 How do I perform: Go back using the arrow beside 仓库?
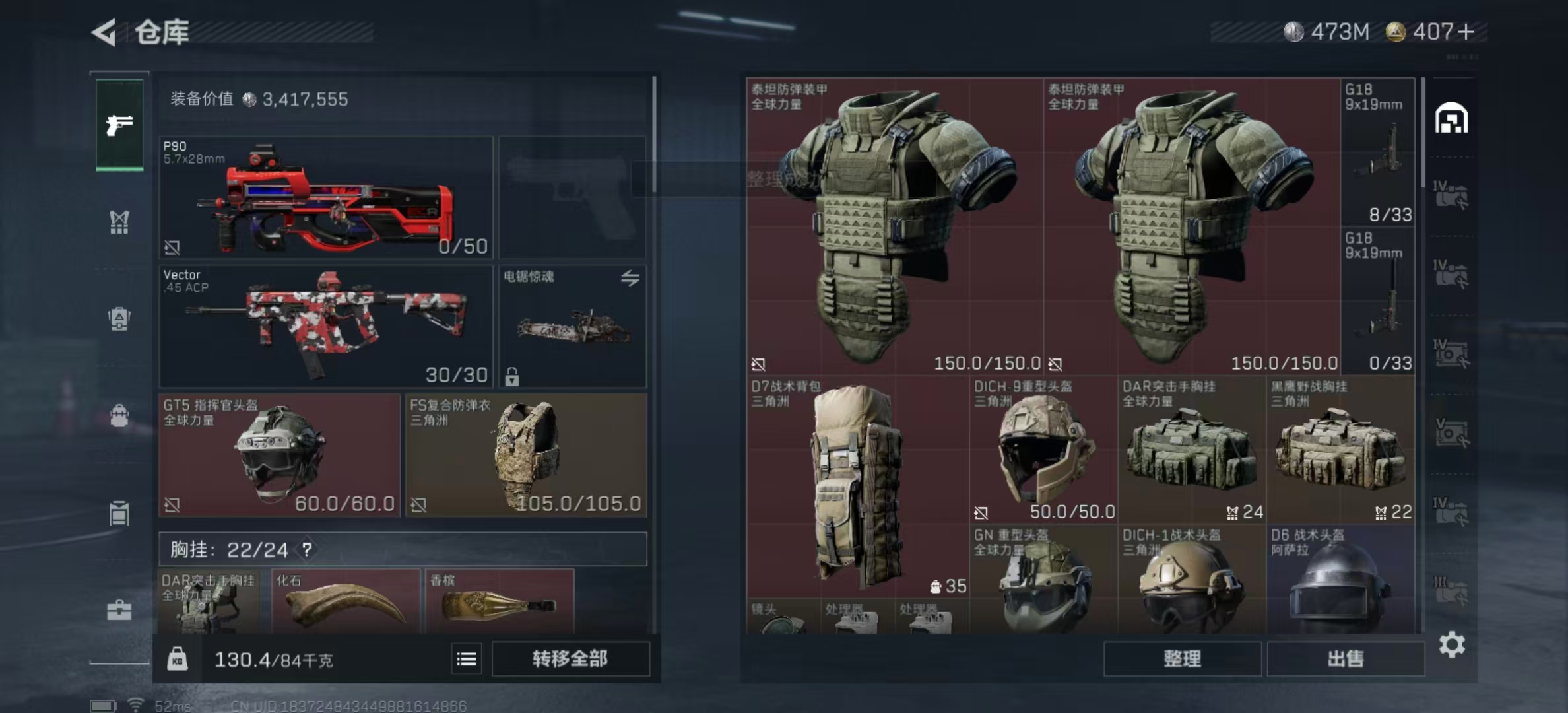click(x=105, y=32)
